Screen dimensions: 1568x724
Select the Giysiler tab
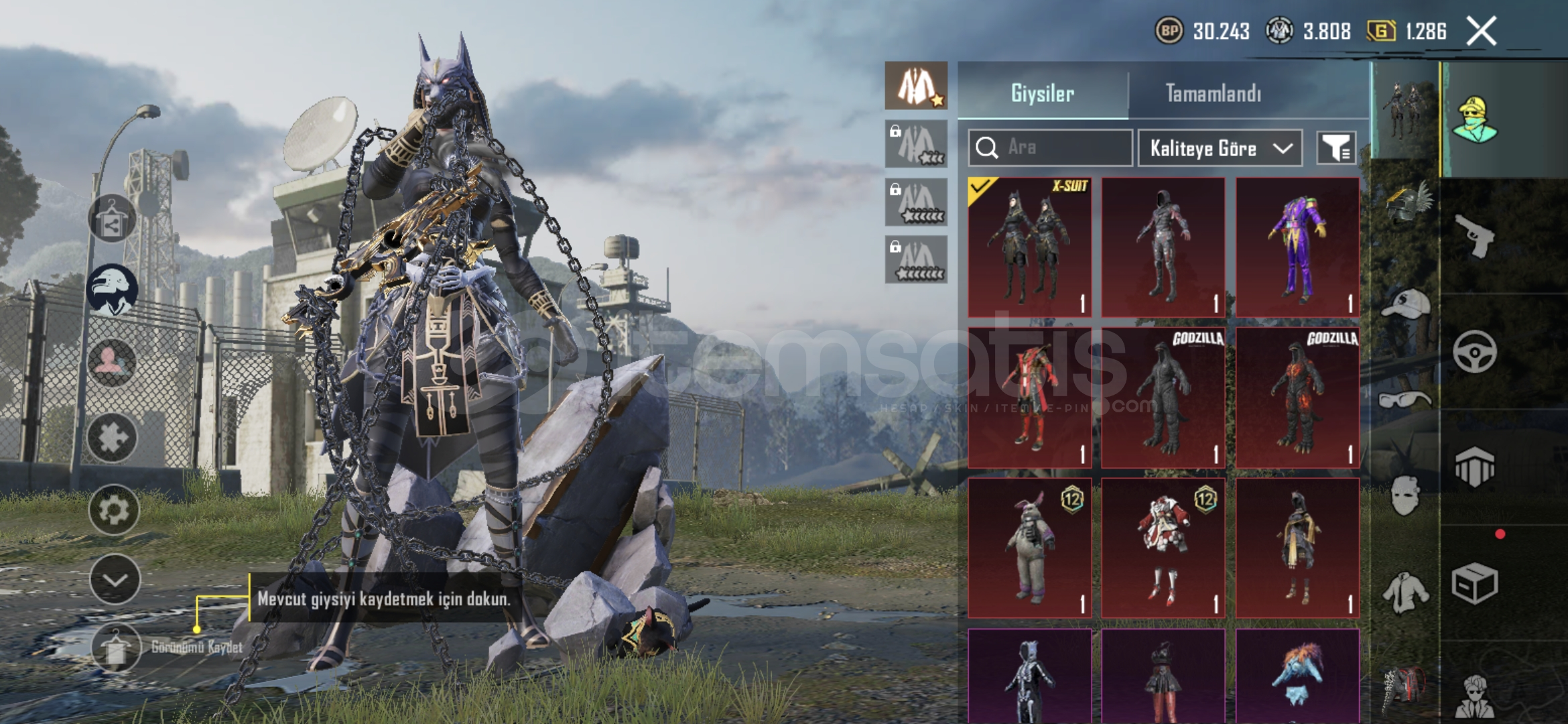[x=1043, y=93]
